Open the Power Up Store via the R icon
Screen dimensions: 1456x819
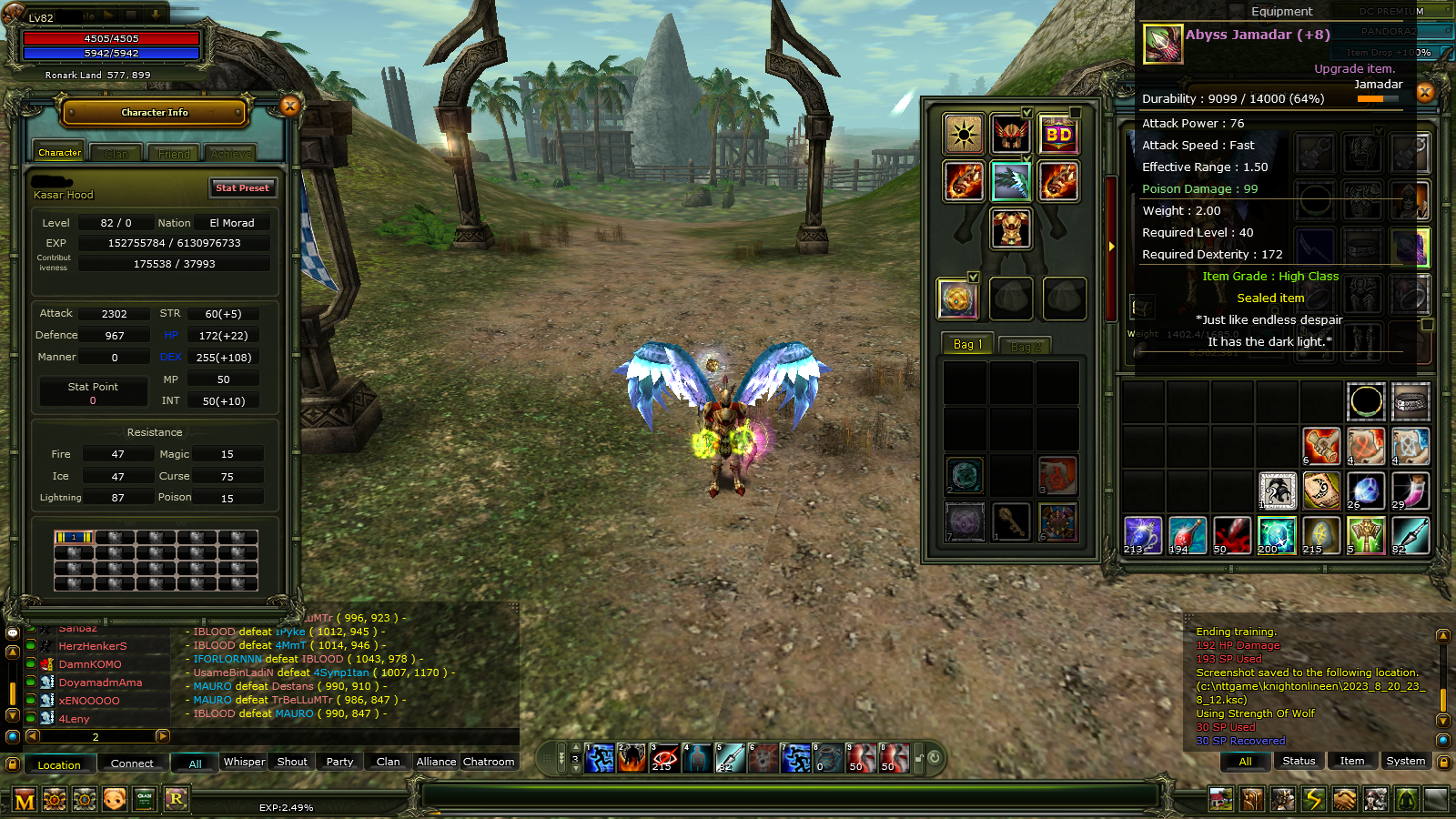[x=176, y=799]
